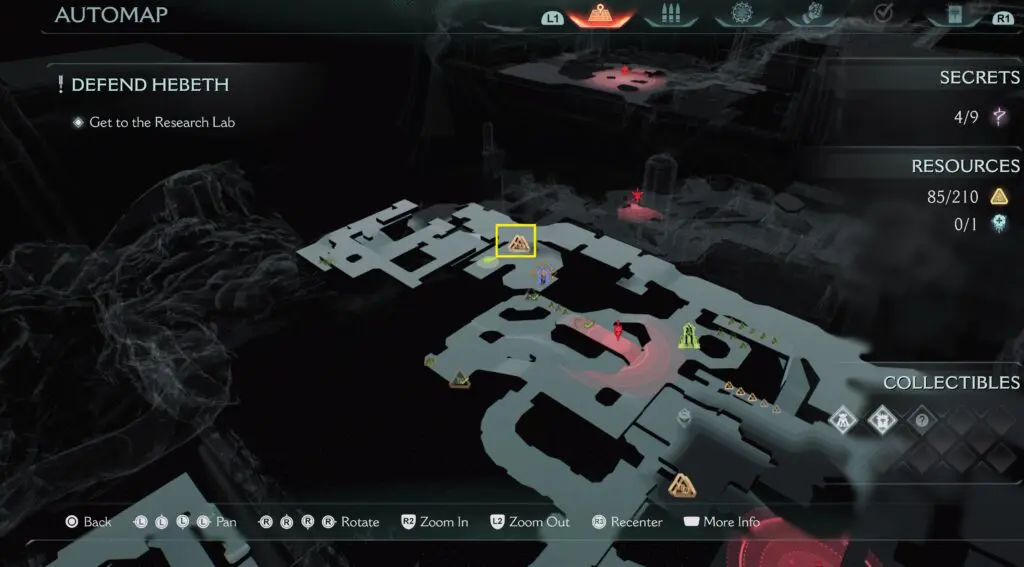Open the spiked shield tab
The image size is (1024, 567).
[x=740, y=15]
